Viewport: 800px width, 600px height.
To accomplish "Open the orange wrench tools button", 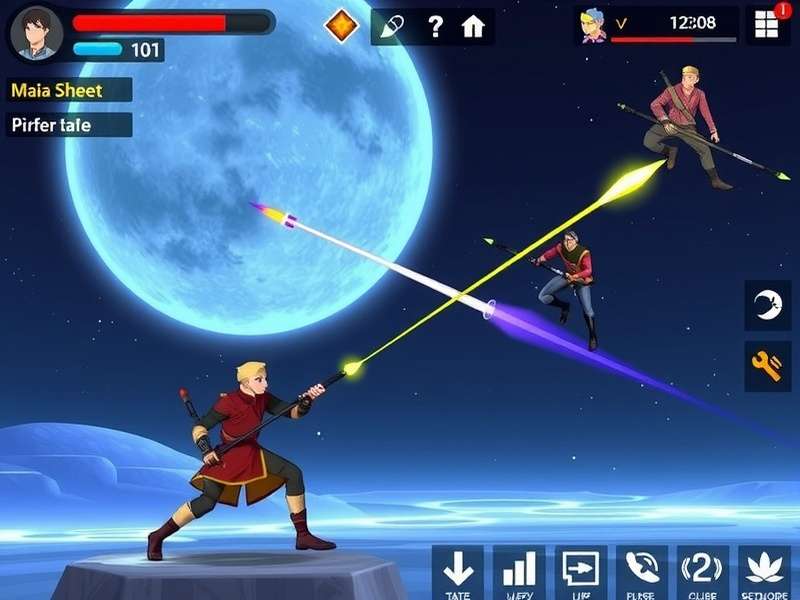I will (x=767, y=367).
